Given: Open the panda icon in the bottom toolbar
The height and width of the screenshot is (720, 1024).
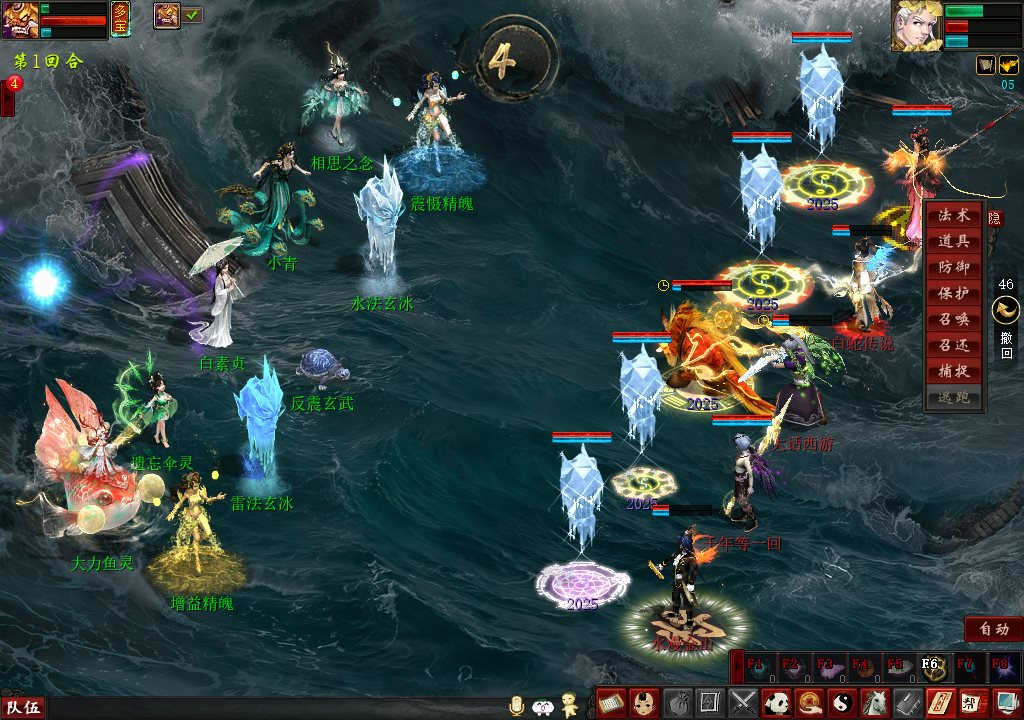Looking at the screenshot, I should click(x=776, y=702).
